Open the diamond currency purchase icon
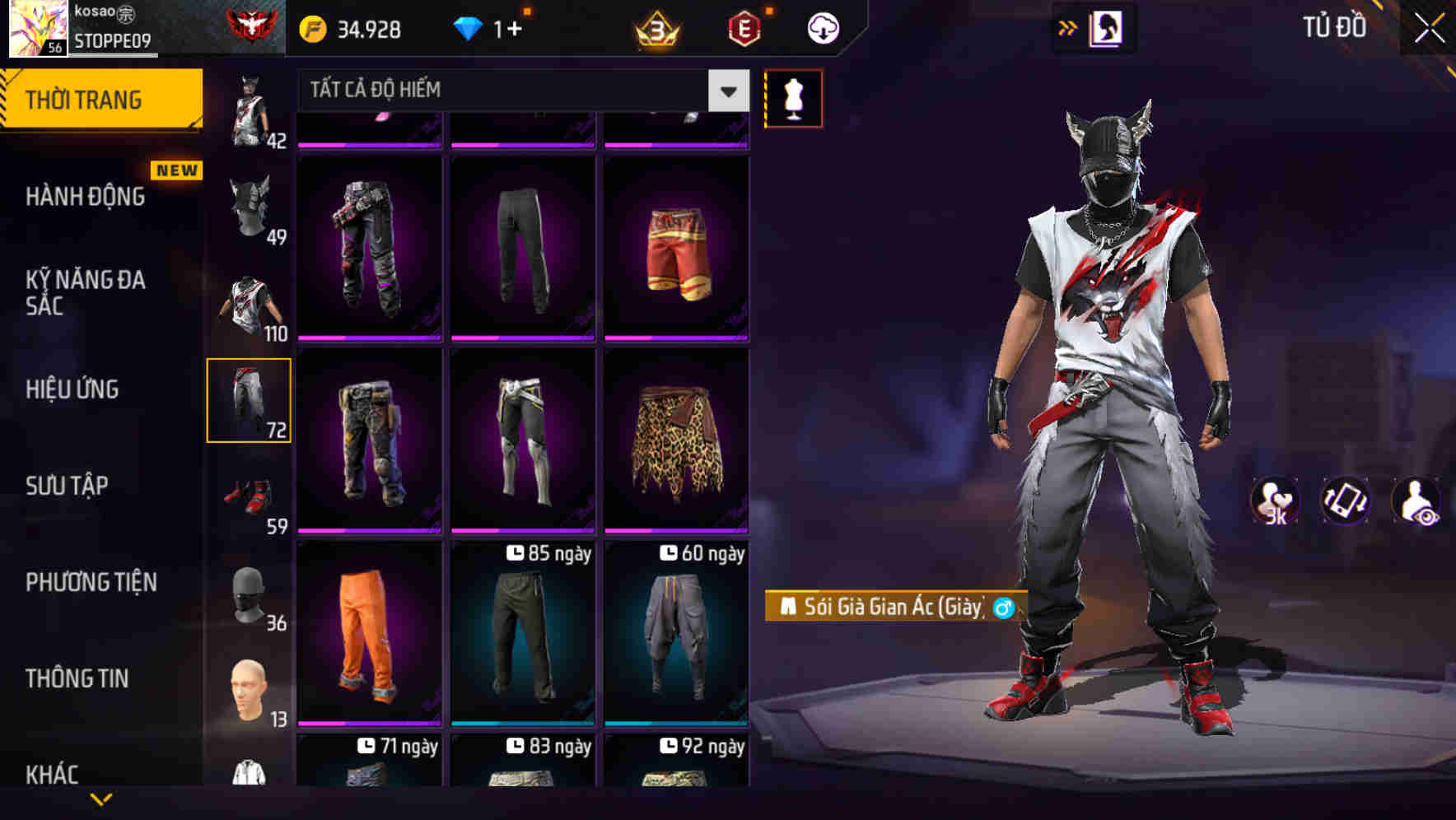 click(x=469, y=26)
